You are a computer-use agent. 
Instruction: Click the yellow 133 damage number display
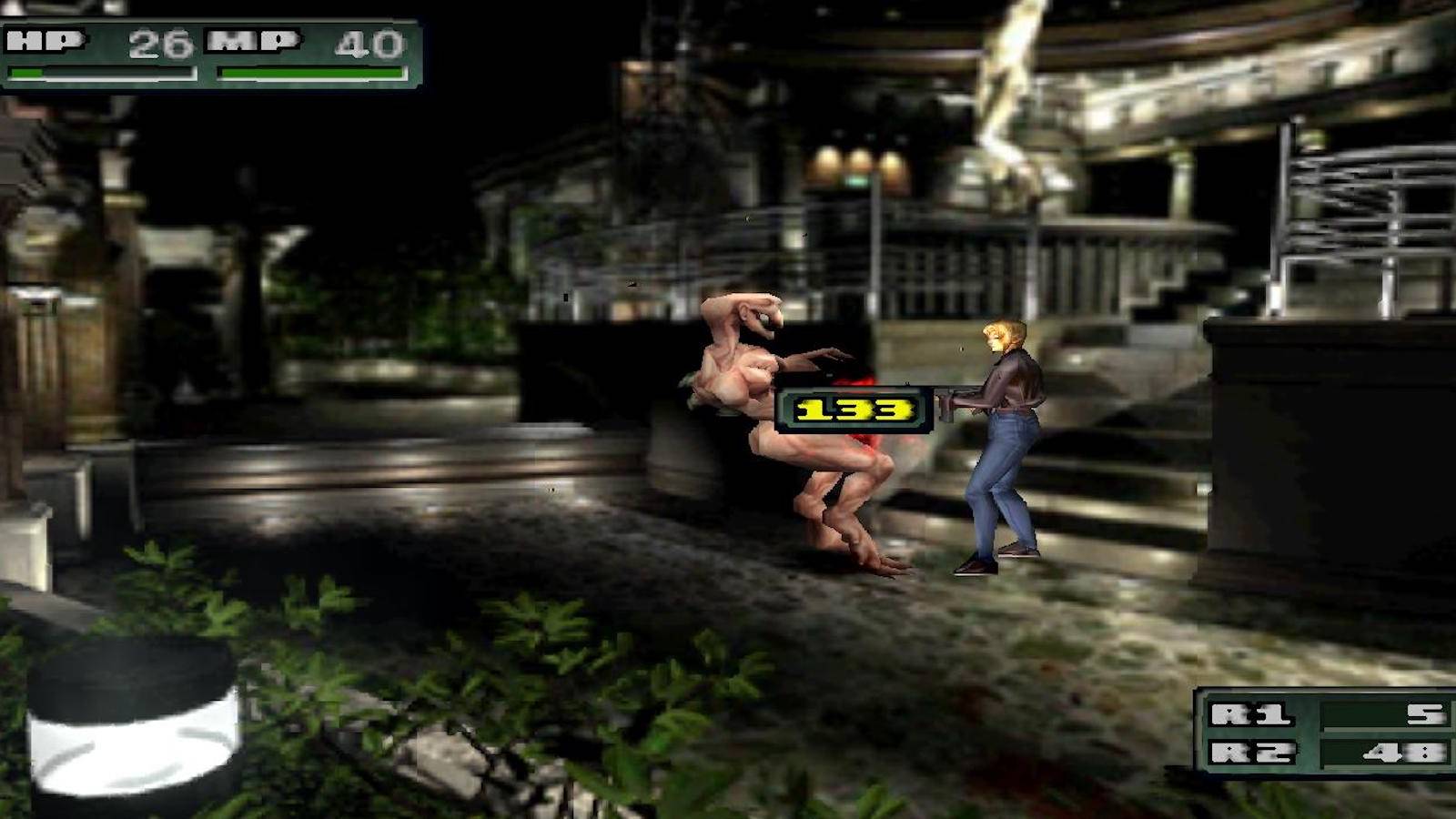(854, 409)
